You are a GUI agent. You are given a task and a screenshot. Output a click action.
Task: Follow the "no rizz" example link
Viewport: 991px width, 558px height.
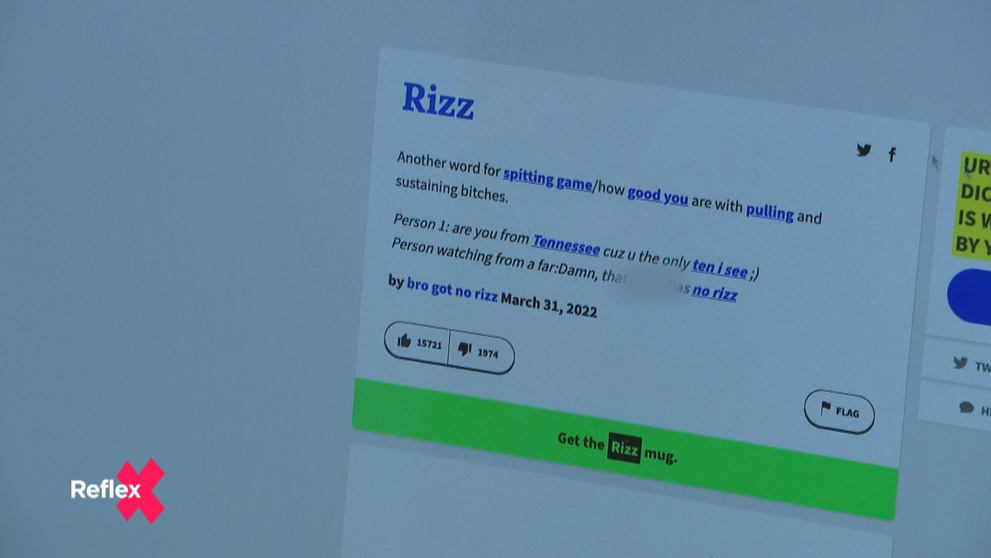click(x=715, y=293)
